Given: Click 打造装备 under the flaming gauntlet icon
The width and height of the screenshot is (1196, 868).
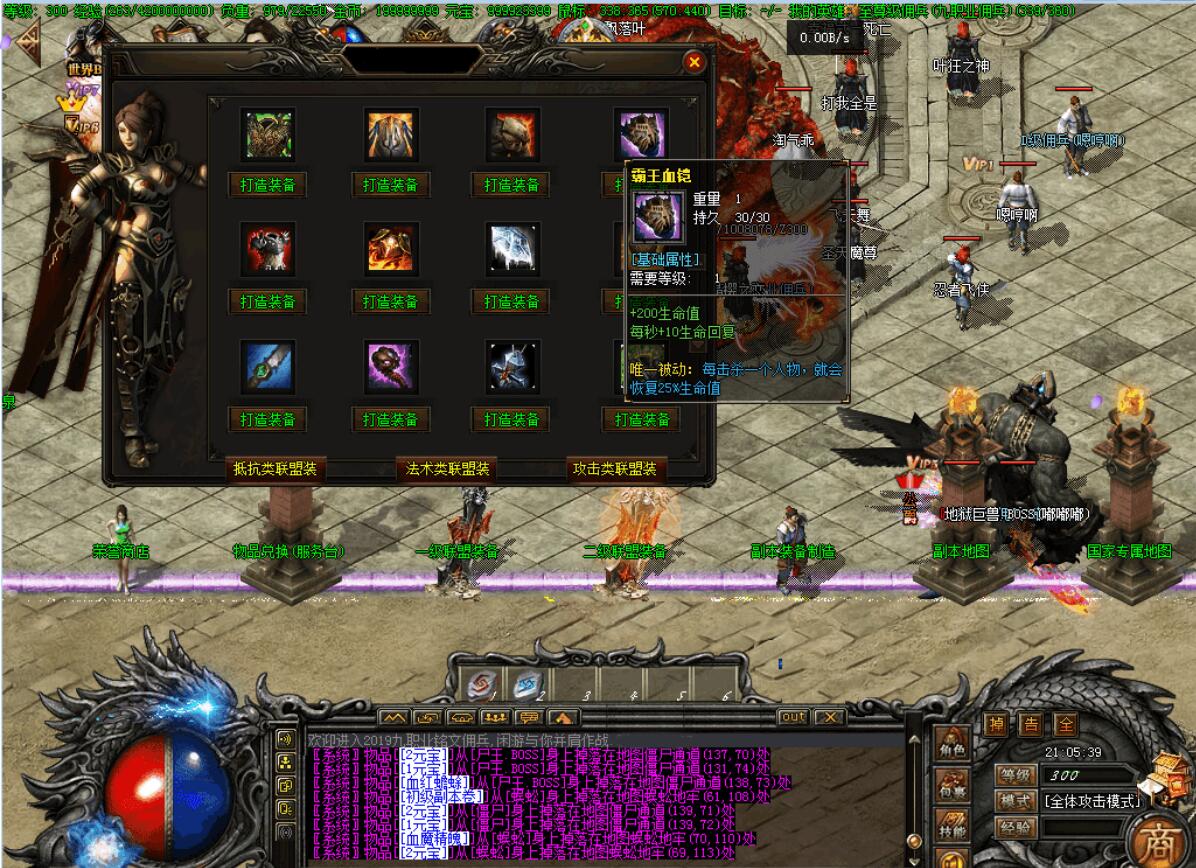Looking at the screenshot, I should click(390, 301).
